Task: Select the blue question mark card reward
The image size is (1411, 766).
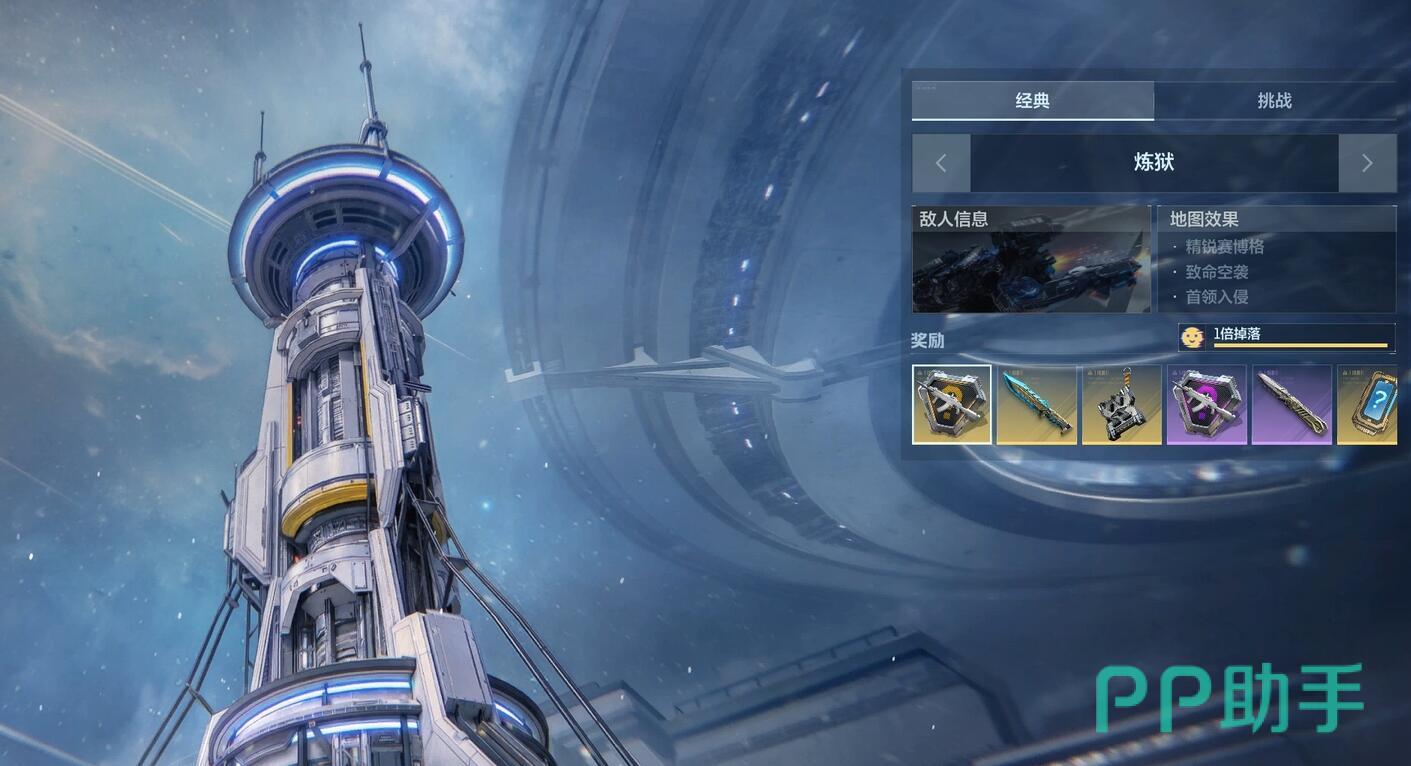Action: point(1369,404)
